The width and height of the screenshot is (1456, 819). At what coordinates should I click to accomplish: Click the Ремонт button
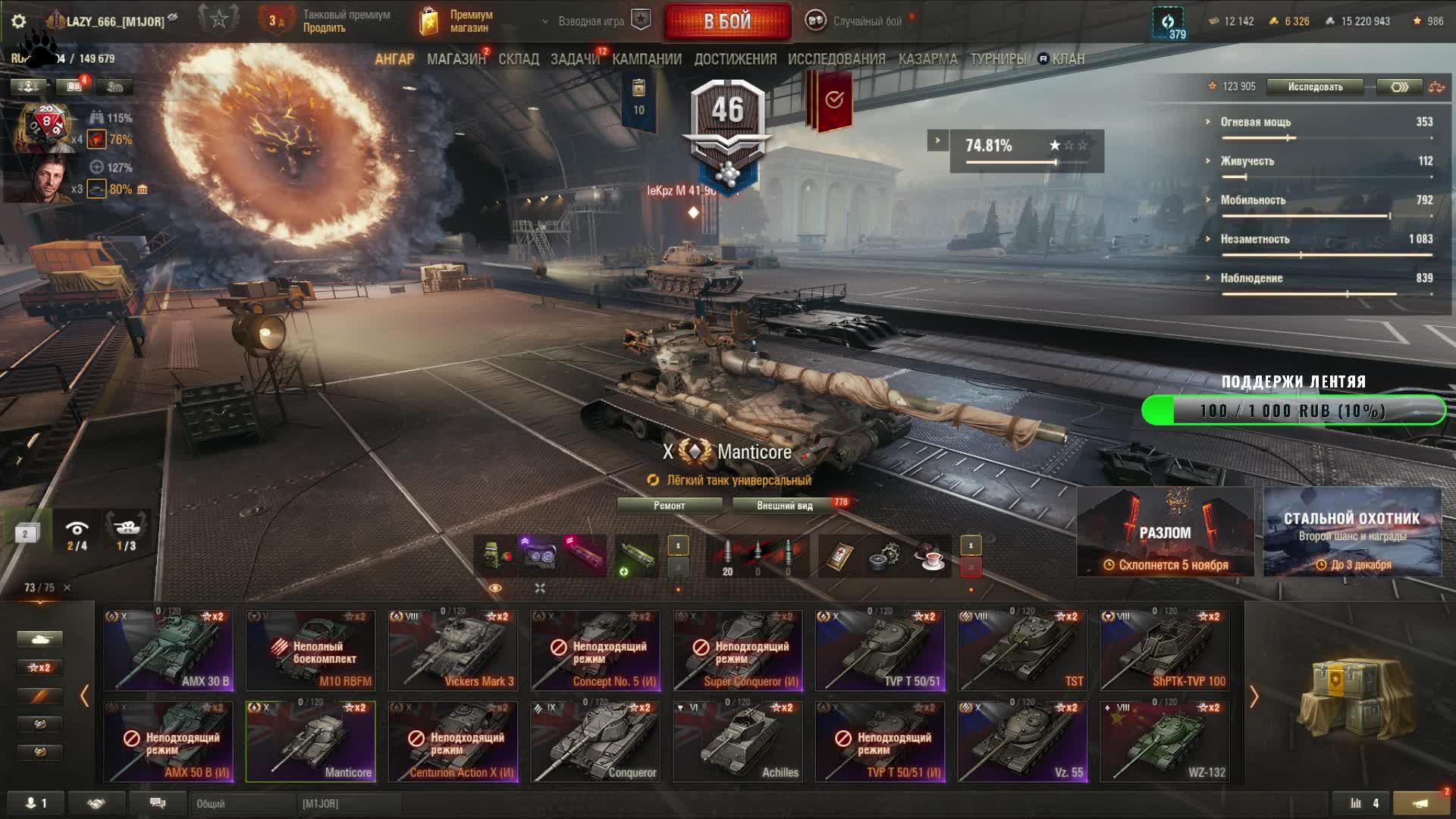click(669, 506)
